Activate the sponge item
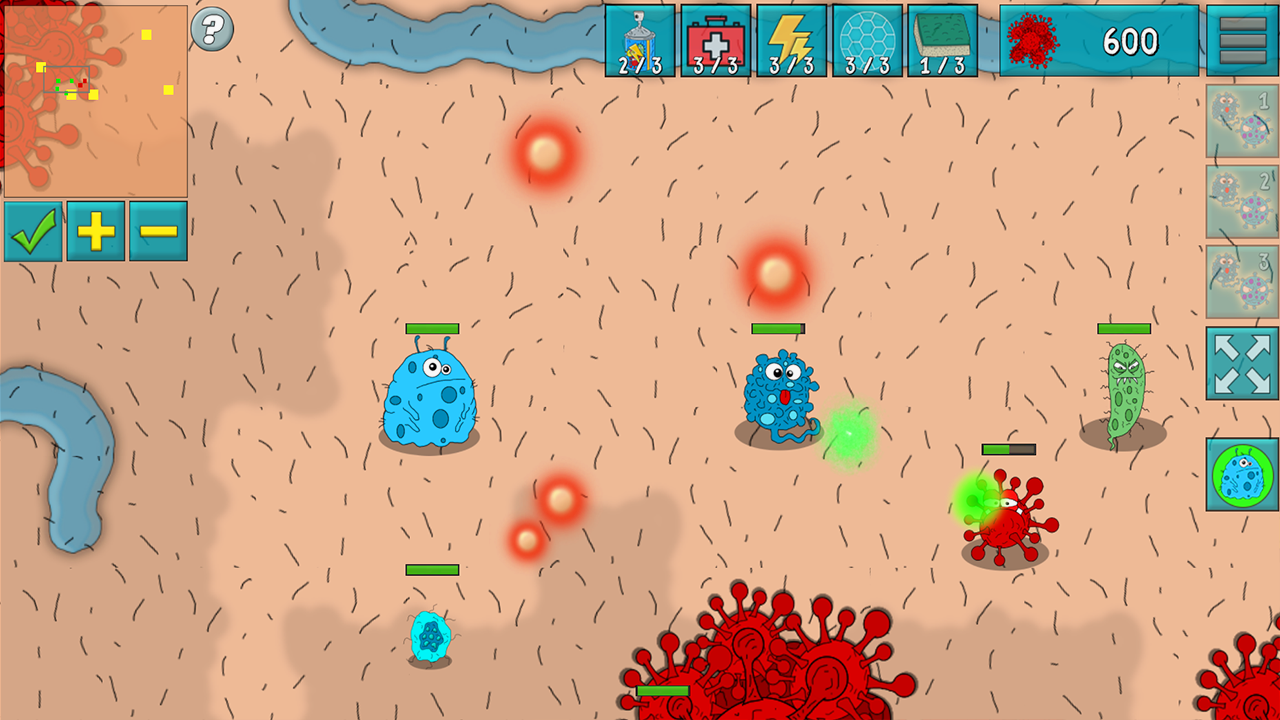 point(940,40)
